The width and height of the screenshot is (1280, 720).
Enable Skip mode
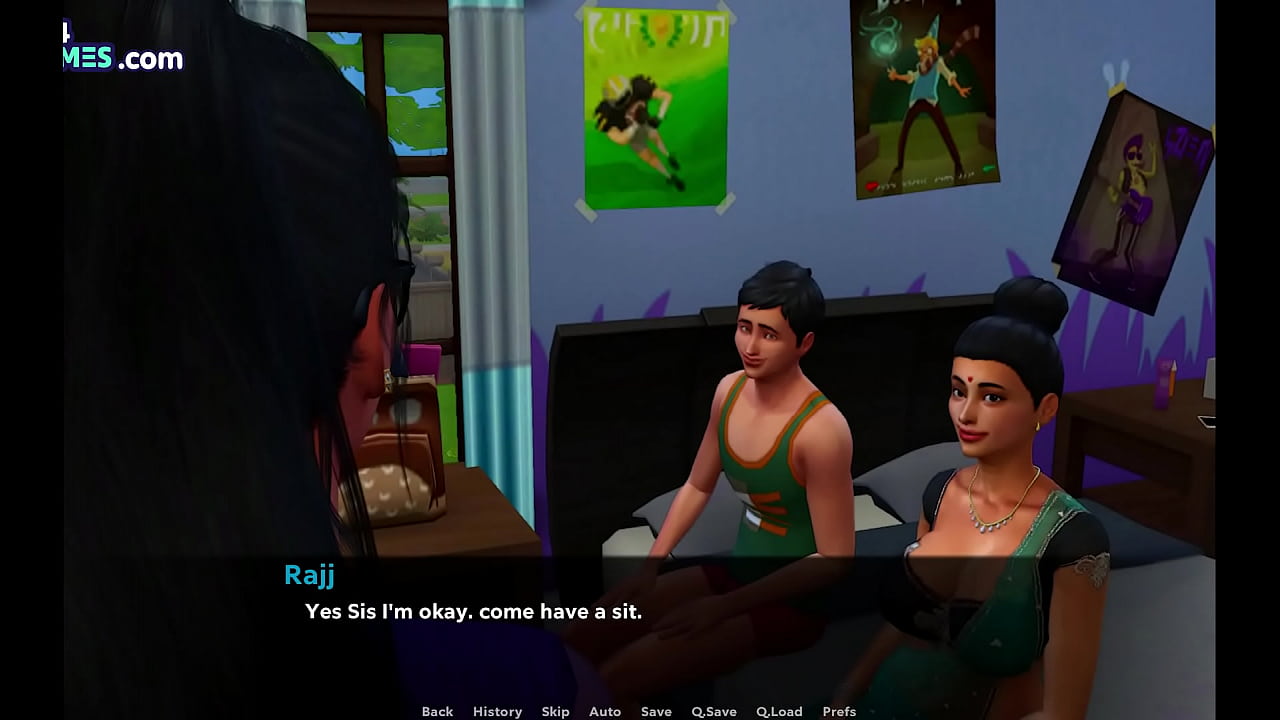pos(556,711)
